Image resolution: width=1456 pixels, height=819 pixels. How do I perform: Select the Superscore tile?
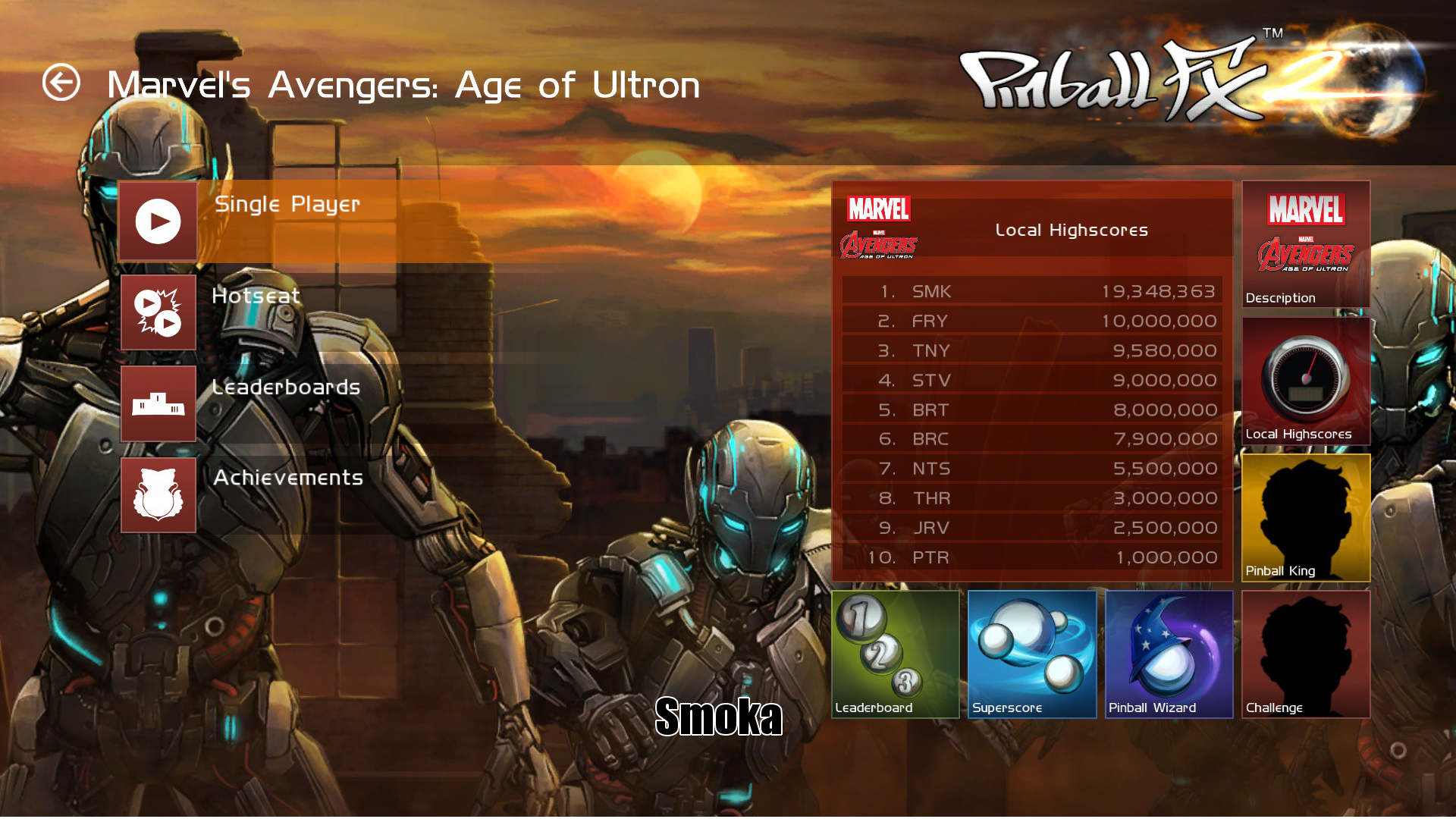[1032, 654]
